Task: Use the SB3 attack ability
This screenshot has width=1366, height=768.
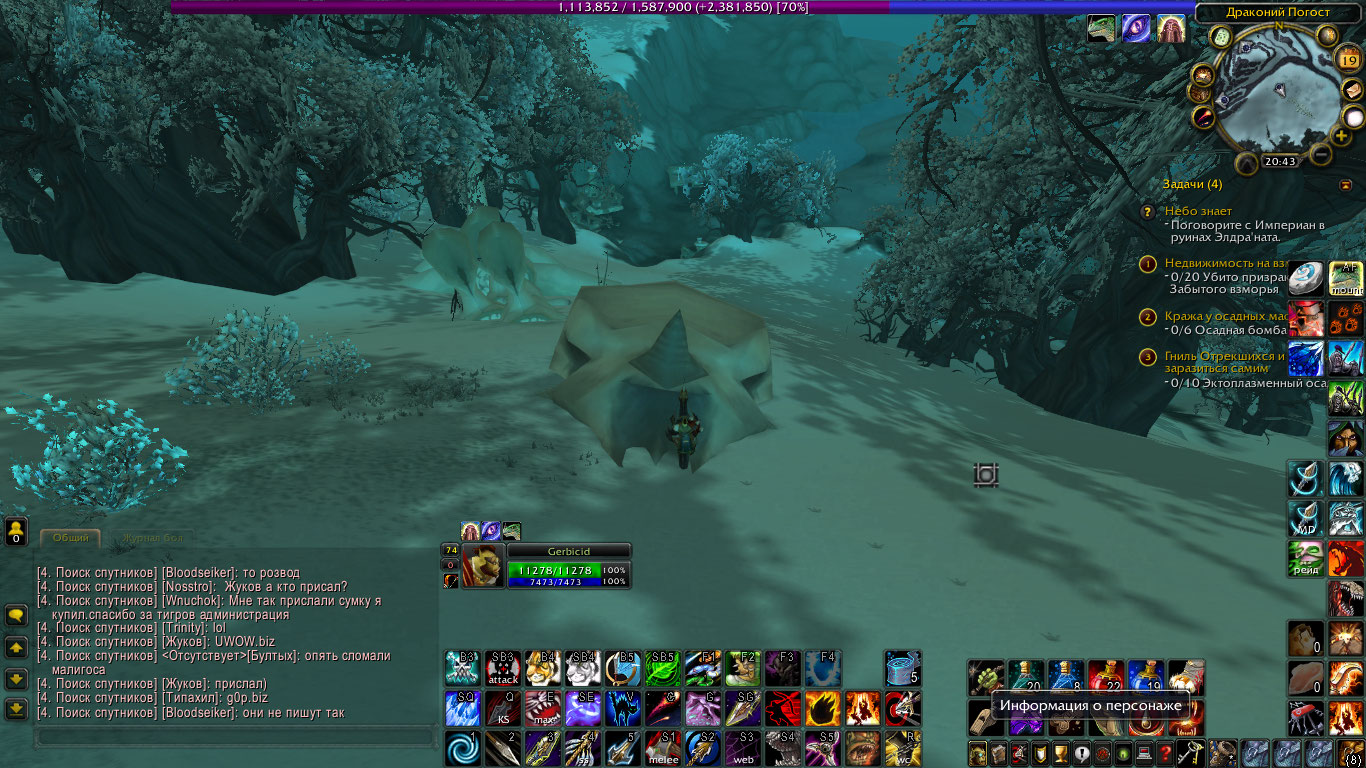Action: tap(502, 668)
